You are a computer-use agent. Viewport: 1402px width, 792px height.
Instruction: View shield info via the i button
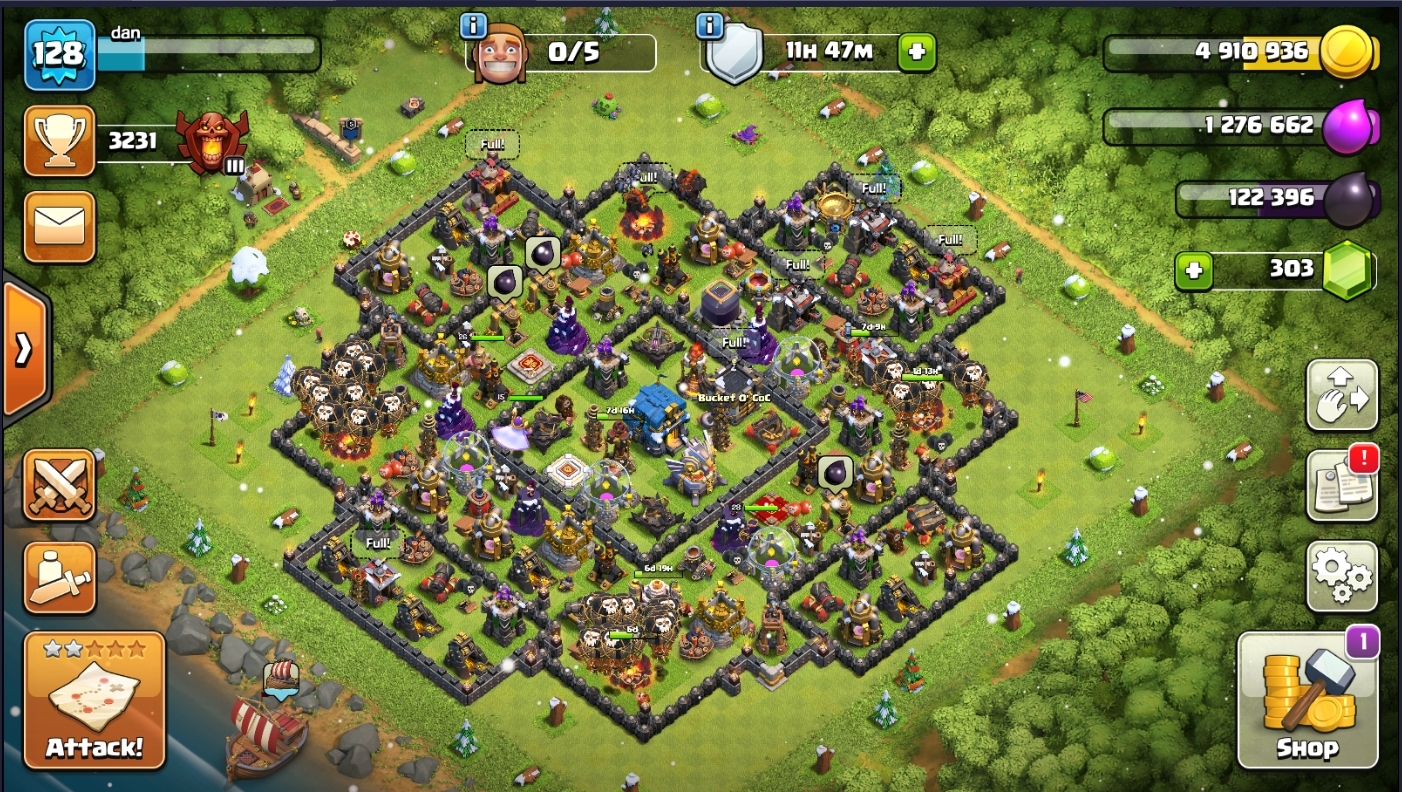click(x=710, y=27)
